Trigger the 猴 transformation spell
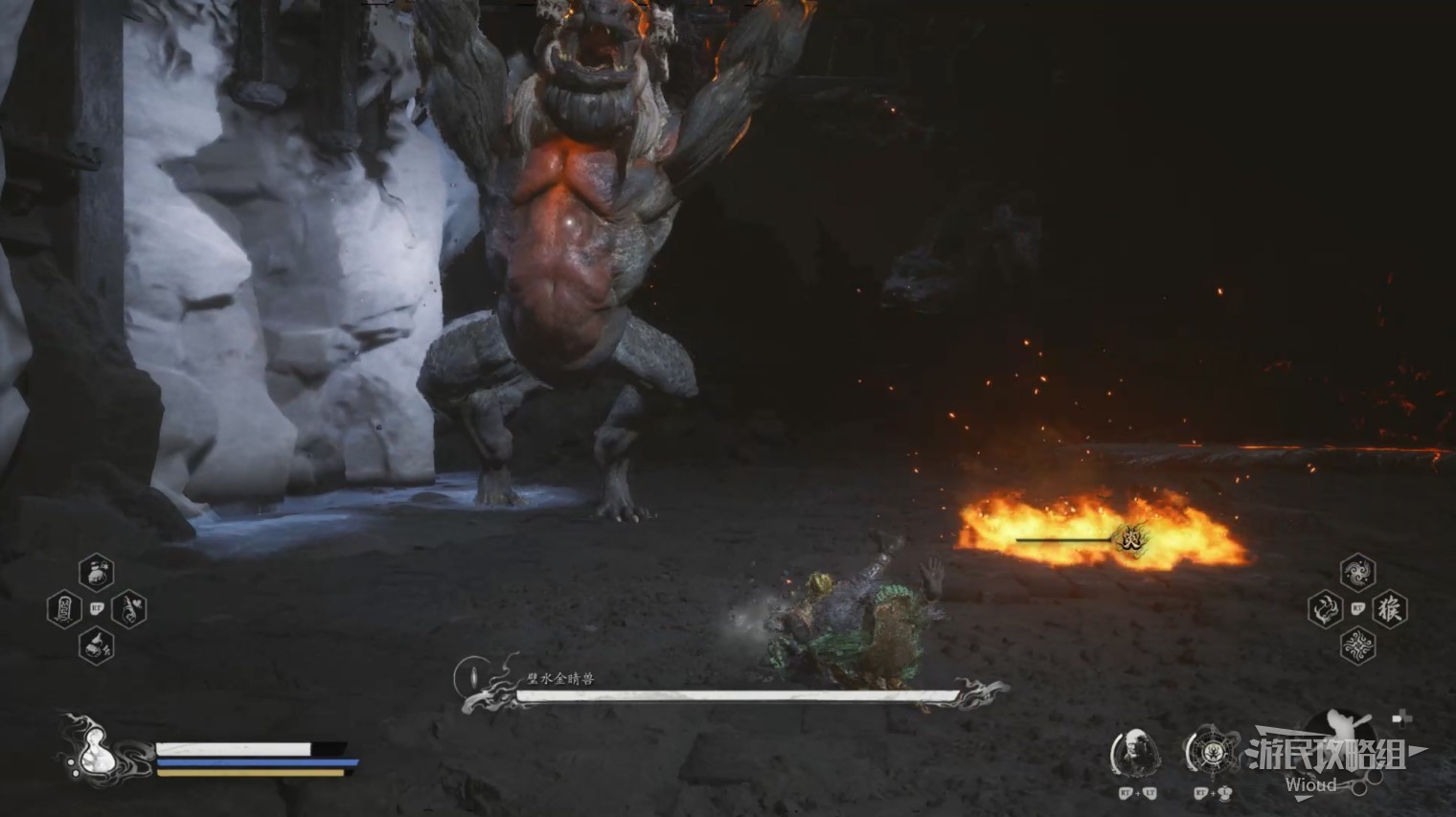1456x817 pixels. pyautogui.click(x=1390, y=609)
